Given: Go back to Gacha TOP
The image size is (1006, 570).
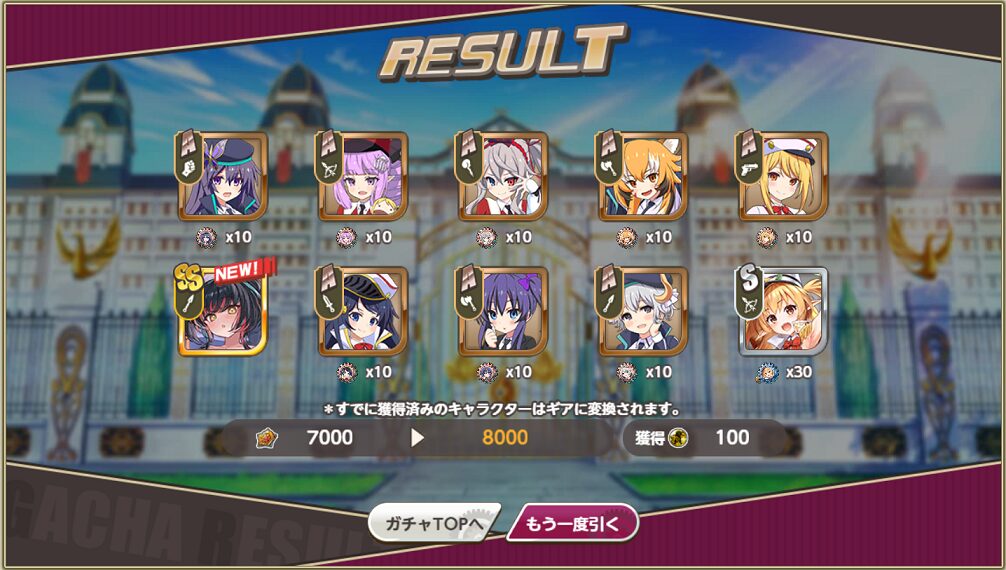Looking at the screenshot, I should [x=433, y=522].
